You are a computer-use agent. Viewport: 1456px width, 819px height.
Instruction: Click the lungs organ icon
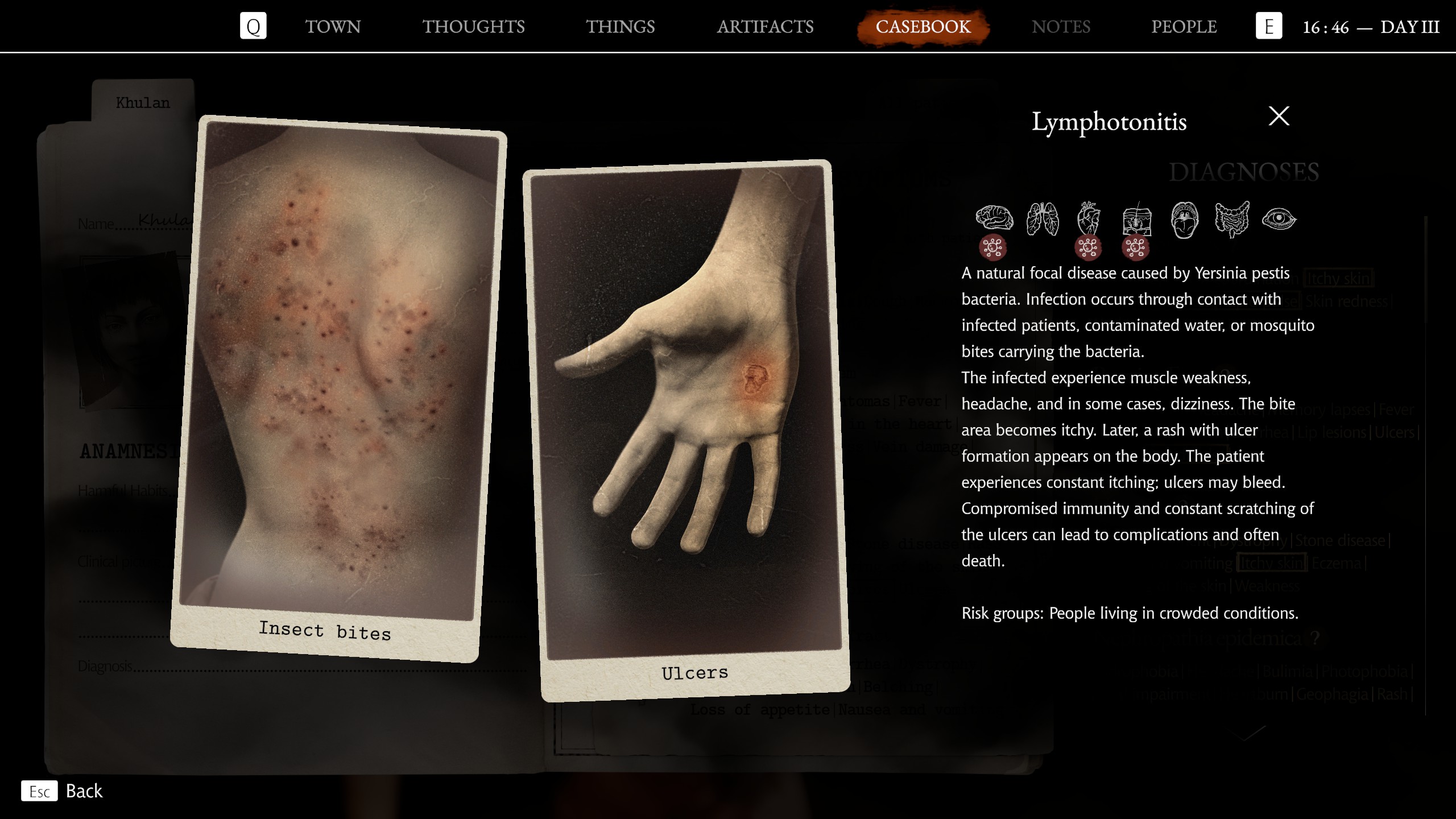click(x=1042, y=218)
